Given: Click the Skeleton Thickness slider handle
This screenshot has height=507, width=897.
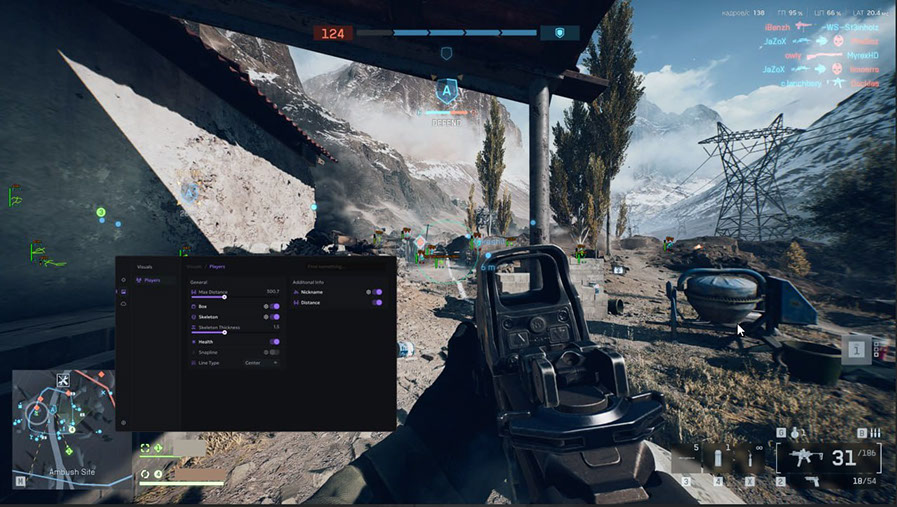Looking at the screenshot, I should point(225,332).
